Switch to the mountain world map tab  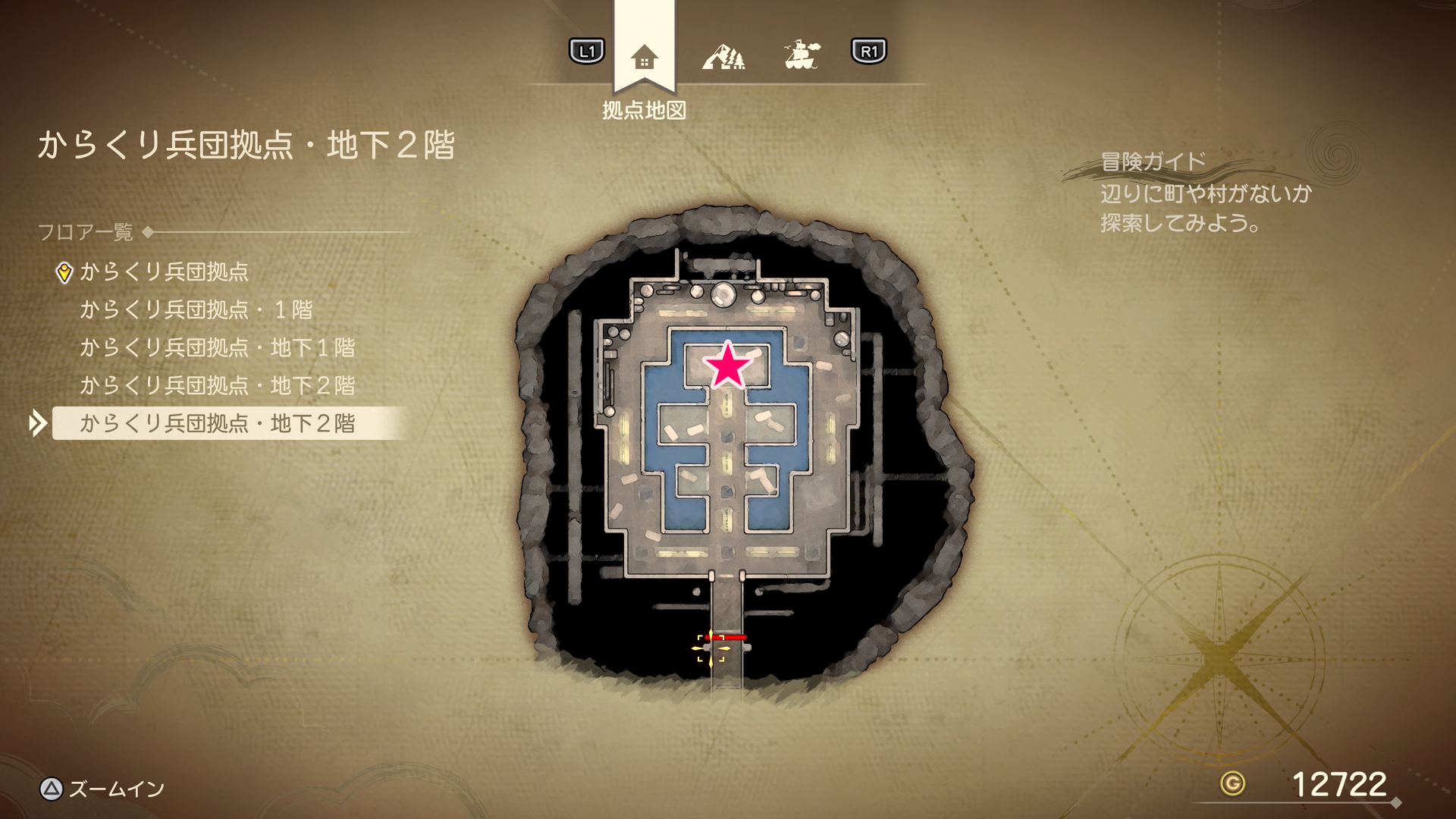click(x=723, y=56)
